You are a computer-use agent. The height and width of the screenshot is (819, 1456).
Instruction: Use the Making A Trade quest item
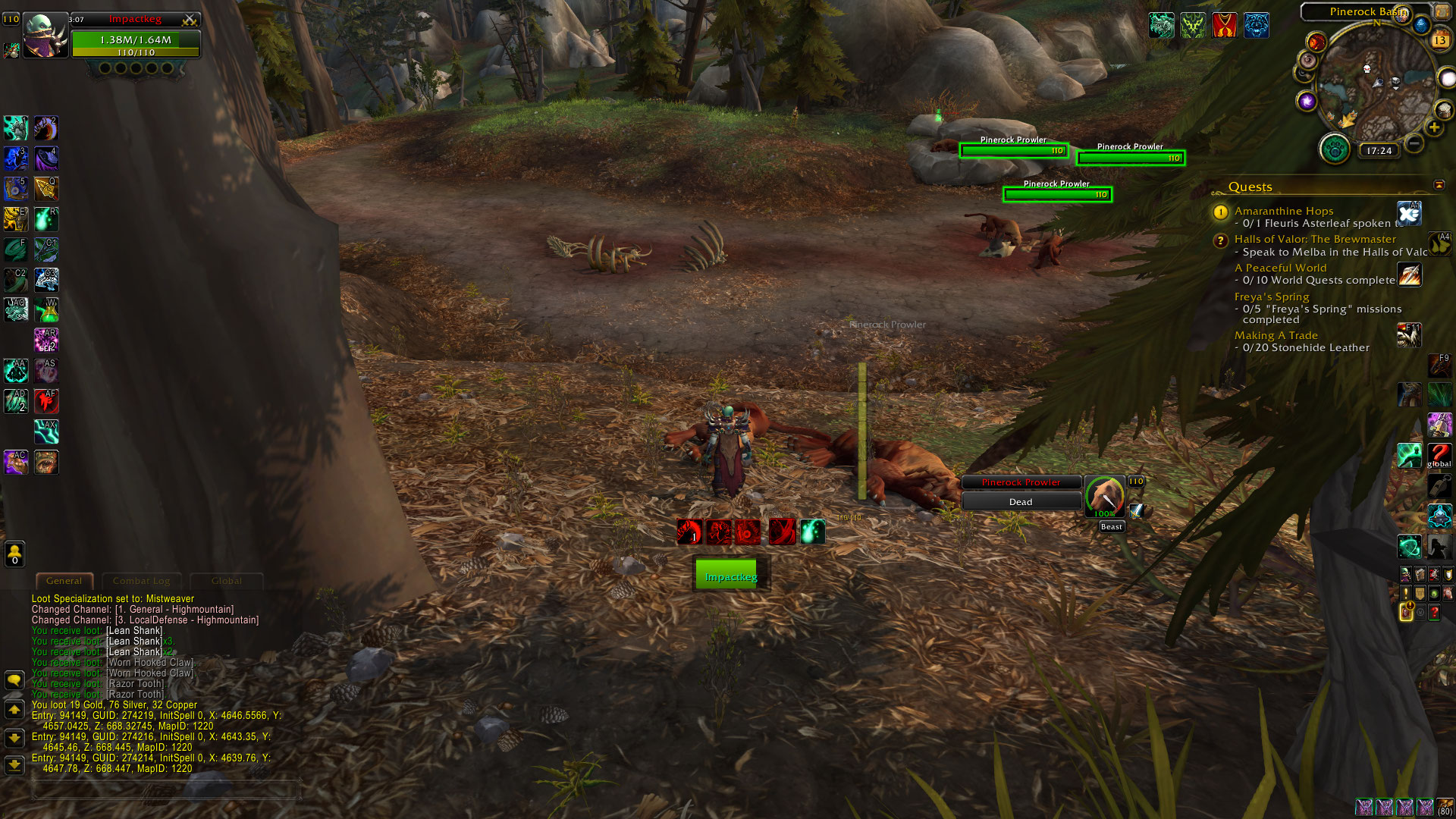pyautogui.click(x=1408, y=335)
